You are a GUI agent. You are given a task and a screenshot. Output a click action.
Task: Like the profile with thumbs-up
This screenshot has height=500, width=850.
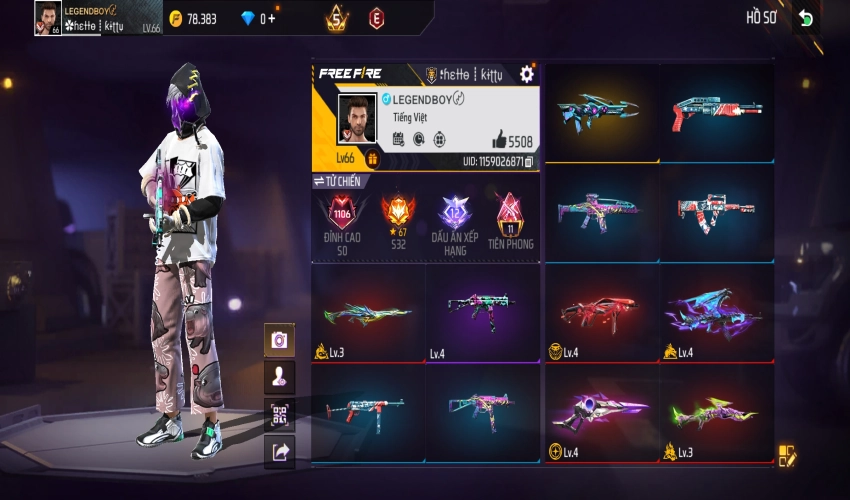point(499,141)
